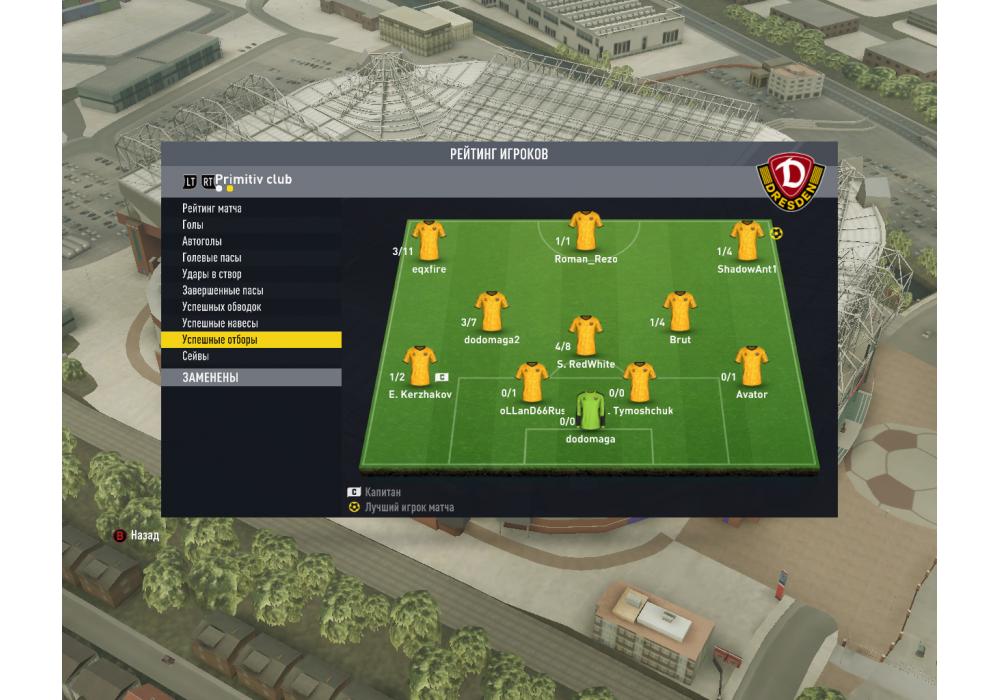
Task: Show Успешных обводок stats
Action: click(x=222, y=307)
